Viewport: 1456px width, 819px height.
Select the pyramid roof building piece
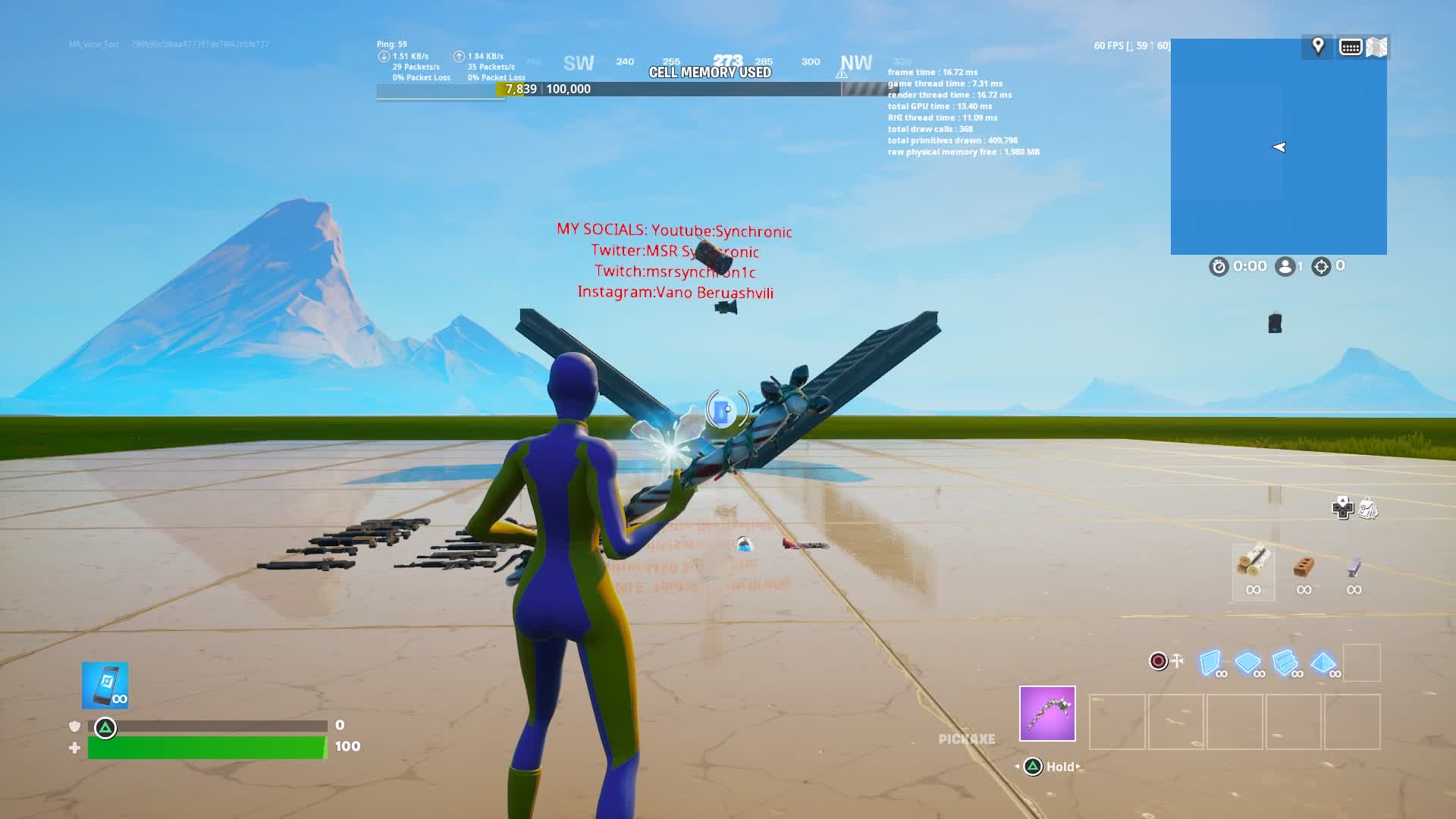coord(1323,663)
